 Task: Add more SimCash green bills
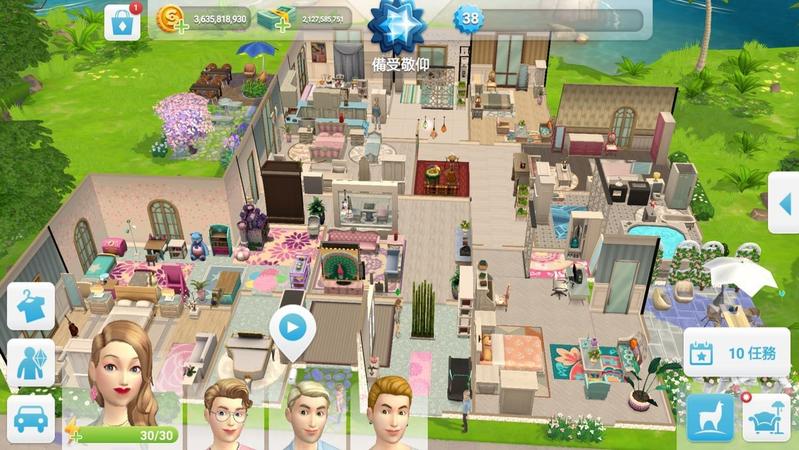271,21
